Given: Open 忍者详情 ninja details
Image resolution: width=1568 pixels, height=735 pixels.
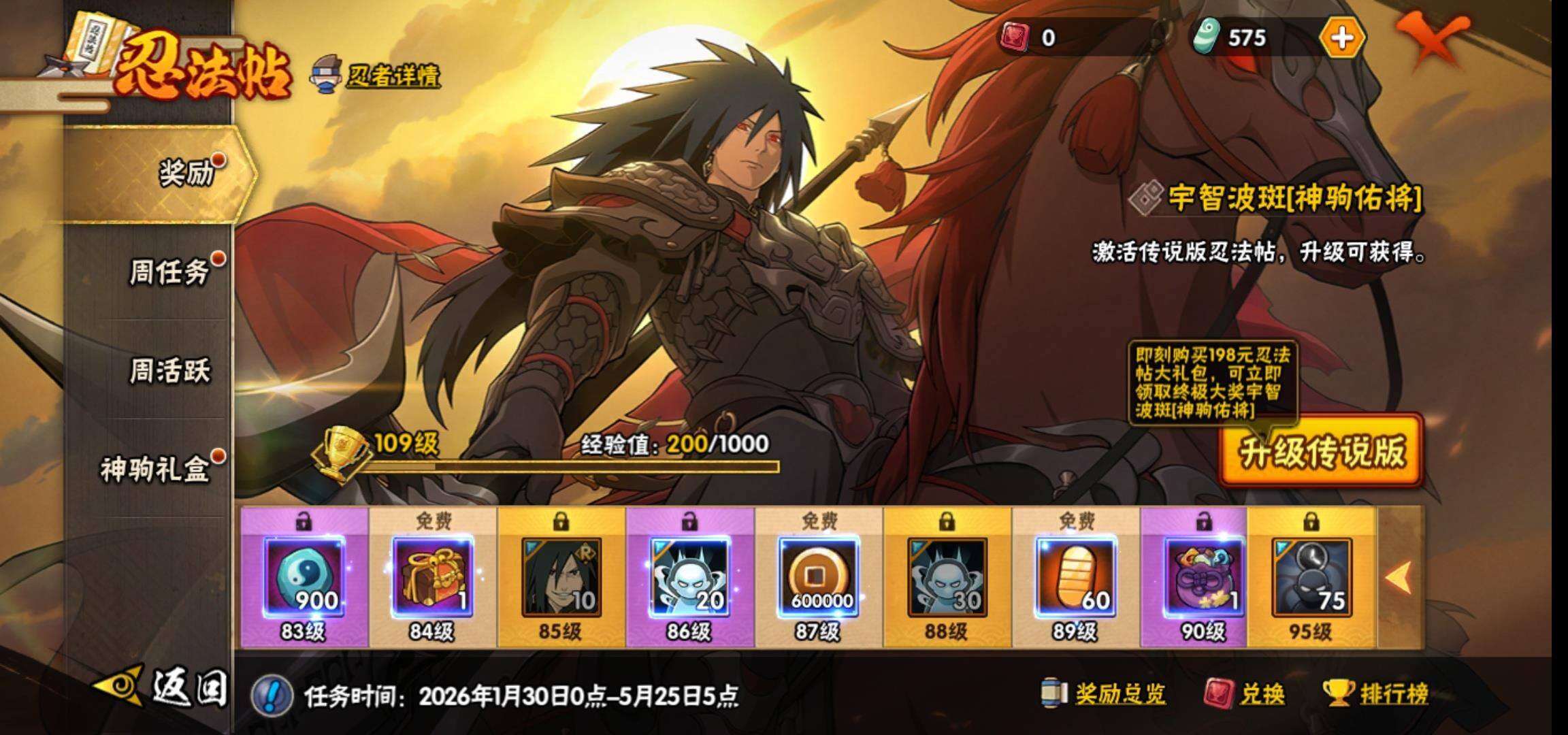Looking at the screenshot, I should click(x=378, y=76).
